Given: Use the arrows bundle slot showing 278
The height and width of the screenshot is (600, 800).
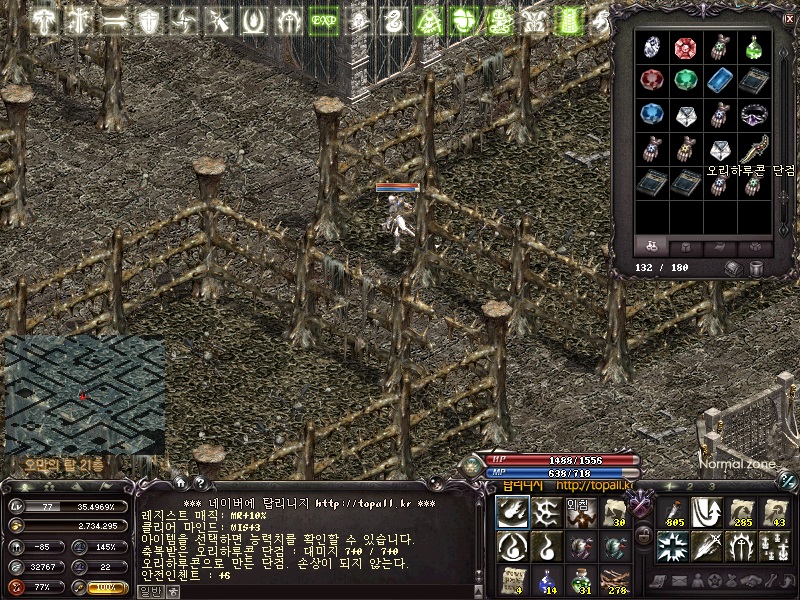Looking at the screenshot, I should (x=614, y=579).
